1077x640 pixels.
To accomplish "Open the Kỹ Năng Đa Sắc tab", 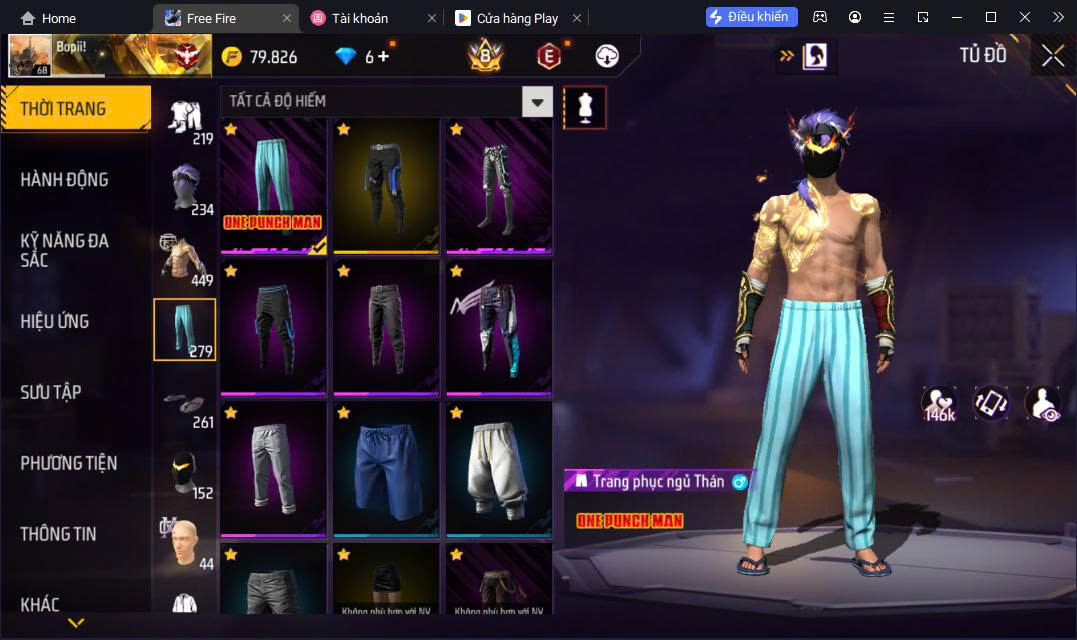I will [65, 250].
